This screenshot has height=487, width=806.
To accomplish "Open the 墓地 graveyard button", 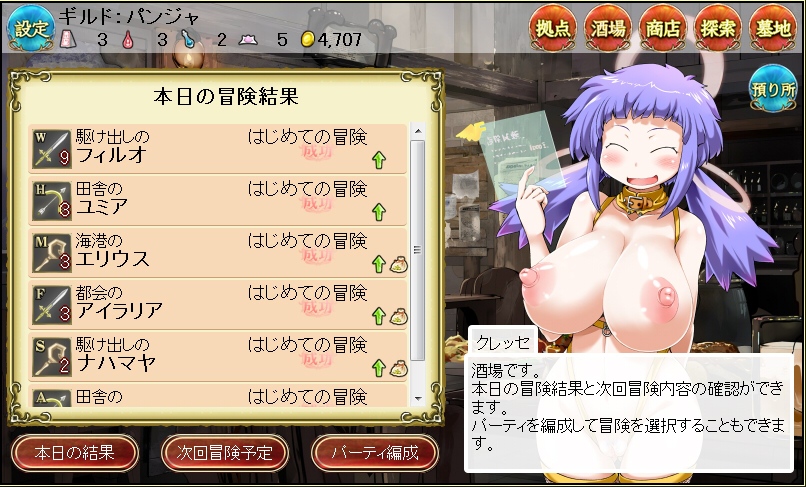I will tap(776, 28).
